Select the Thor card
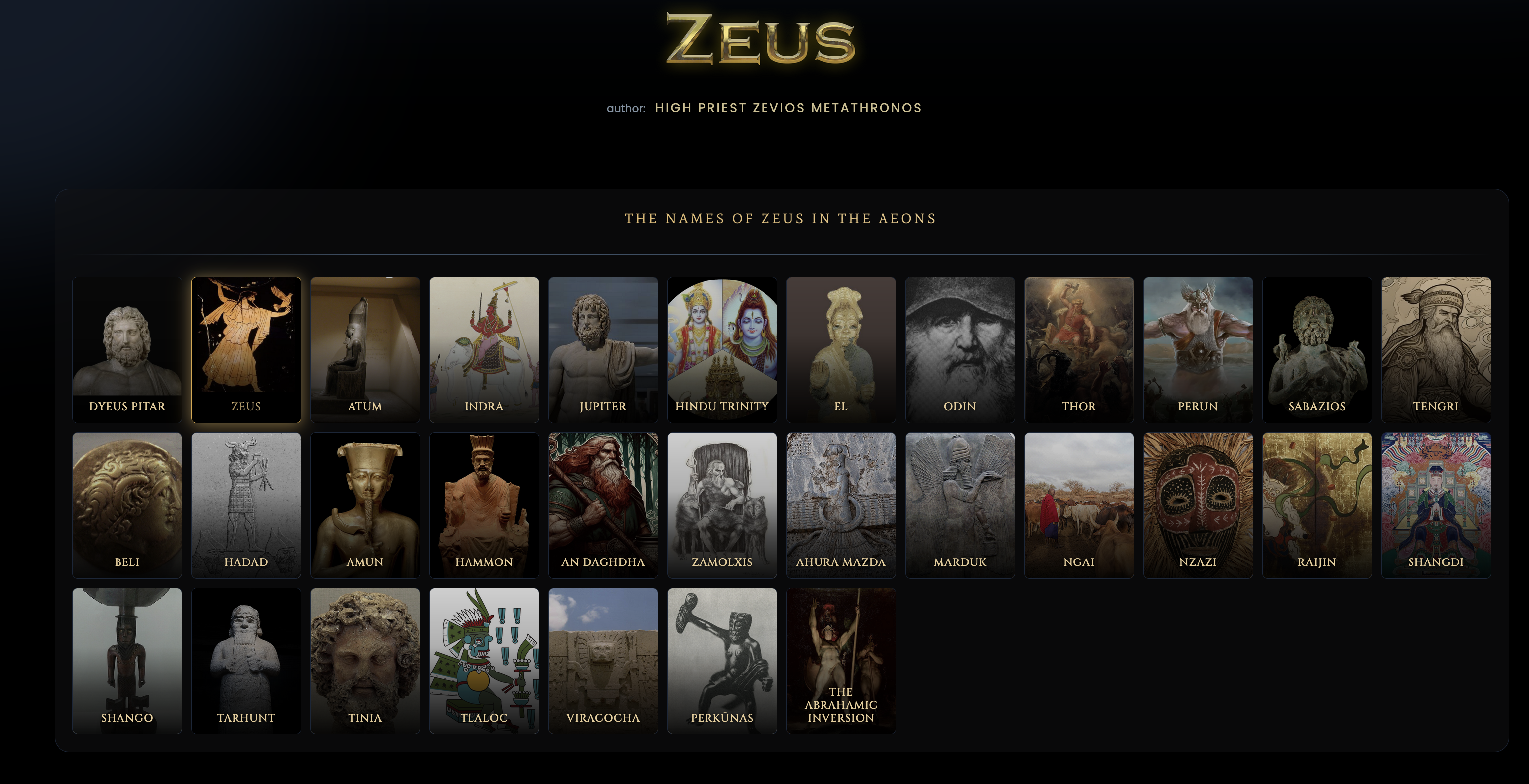 pyautogui.click(x=1078, y=349)
